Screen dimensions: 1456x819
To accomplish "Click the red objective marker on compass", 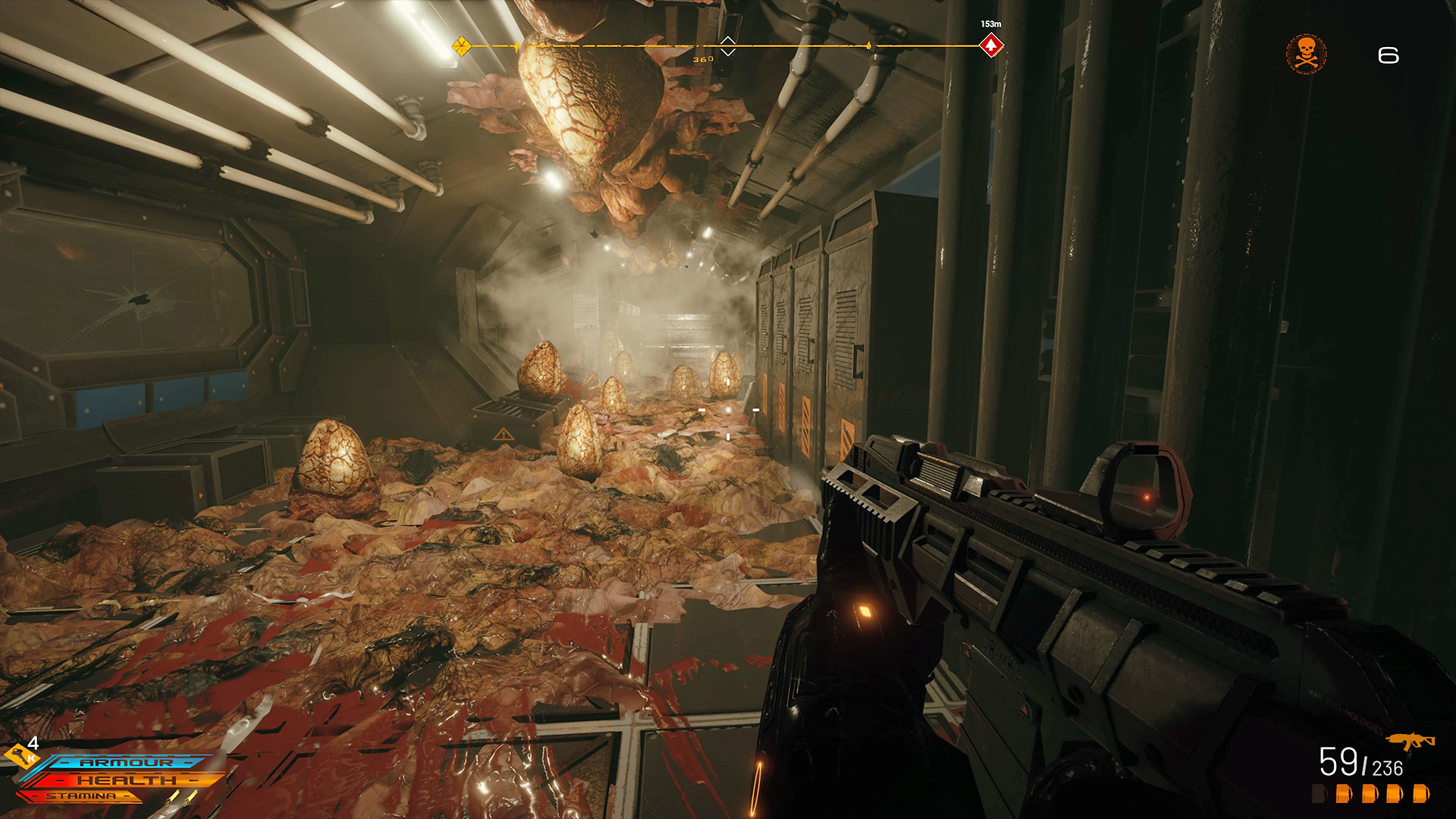I will (x=991, y=45).
